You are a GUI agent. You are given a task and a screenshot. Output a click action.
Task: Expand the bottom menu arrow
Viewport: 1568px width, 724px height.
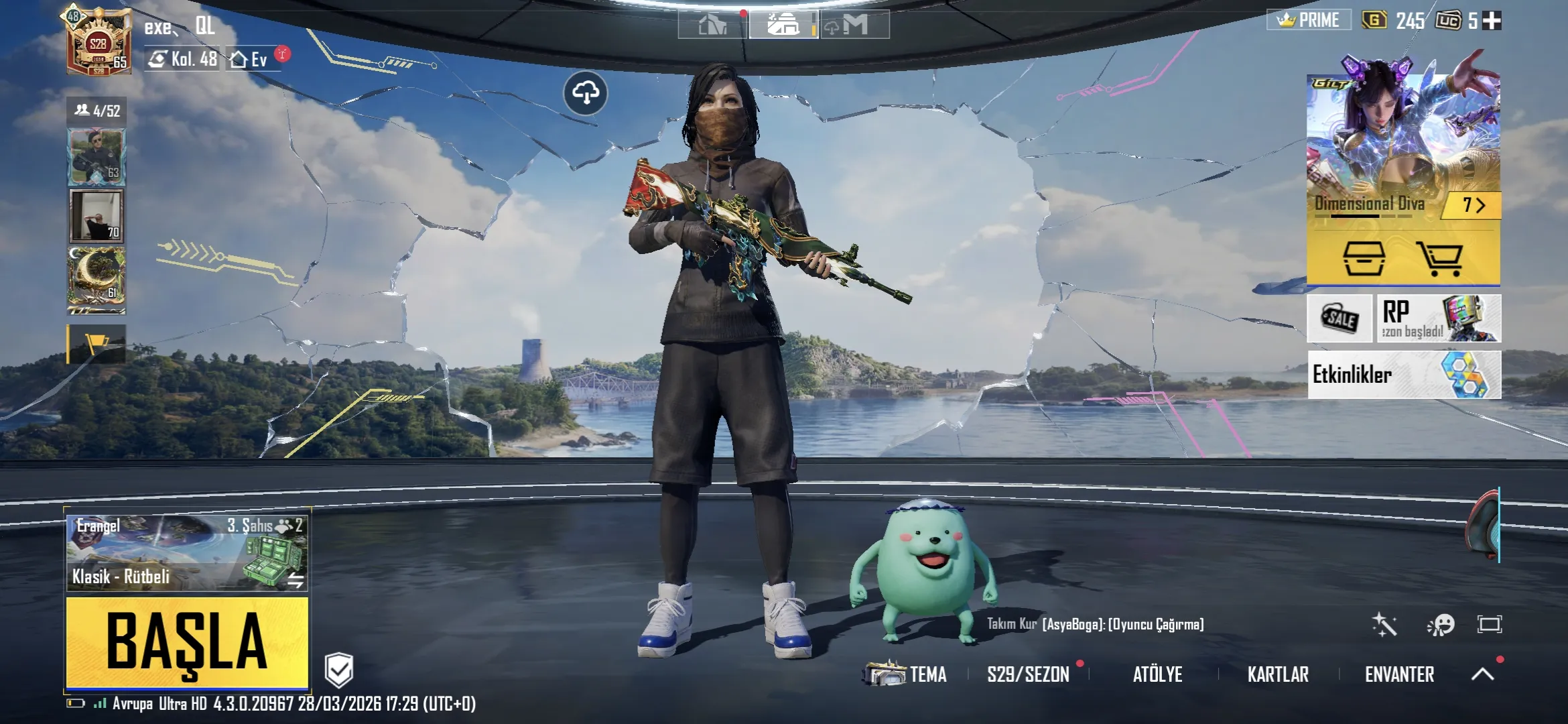coord(1482,674)
